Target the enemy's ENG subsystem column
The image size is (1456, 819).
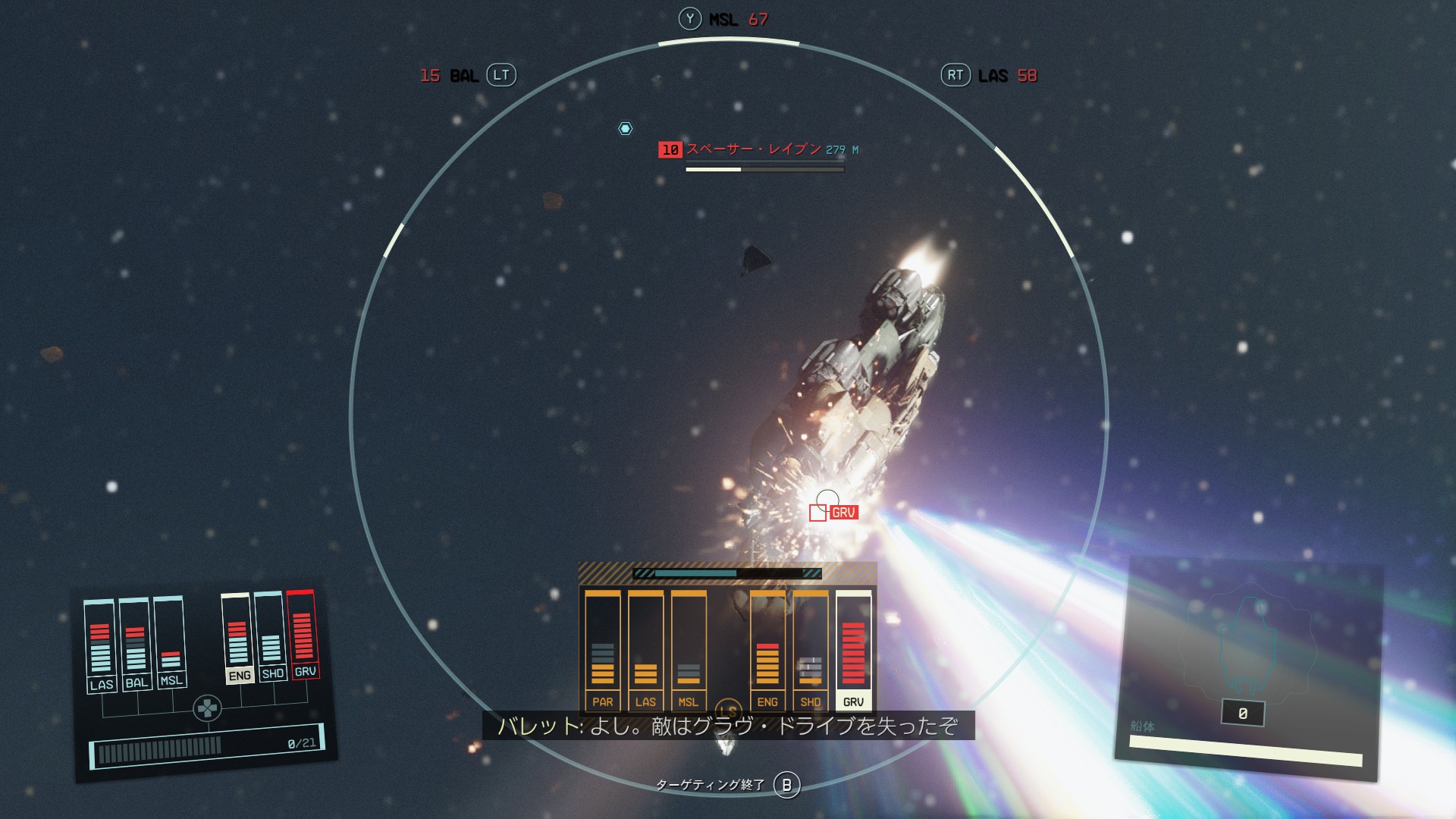coord(767,650)
